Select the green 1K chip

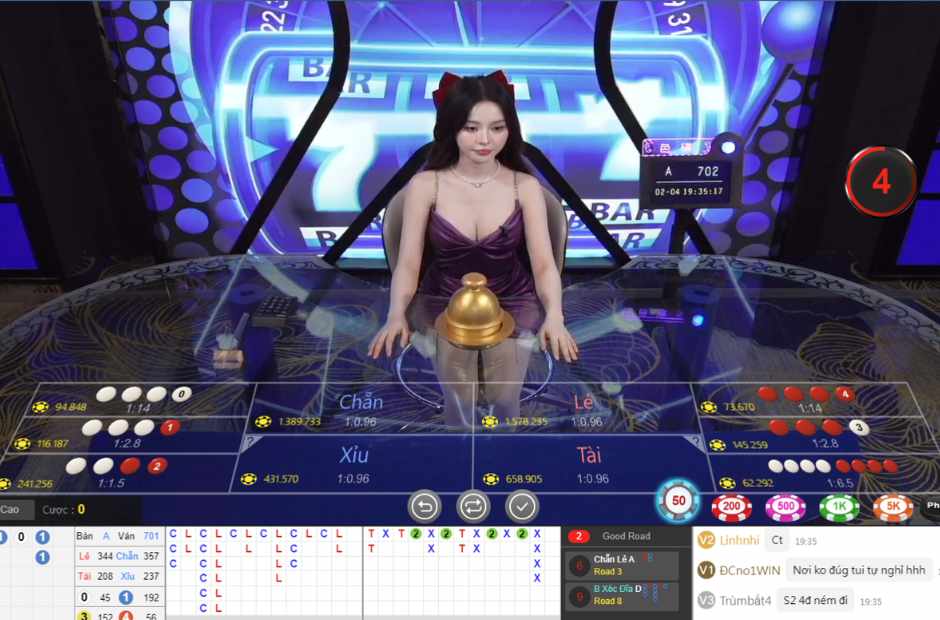839,508
